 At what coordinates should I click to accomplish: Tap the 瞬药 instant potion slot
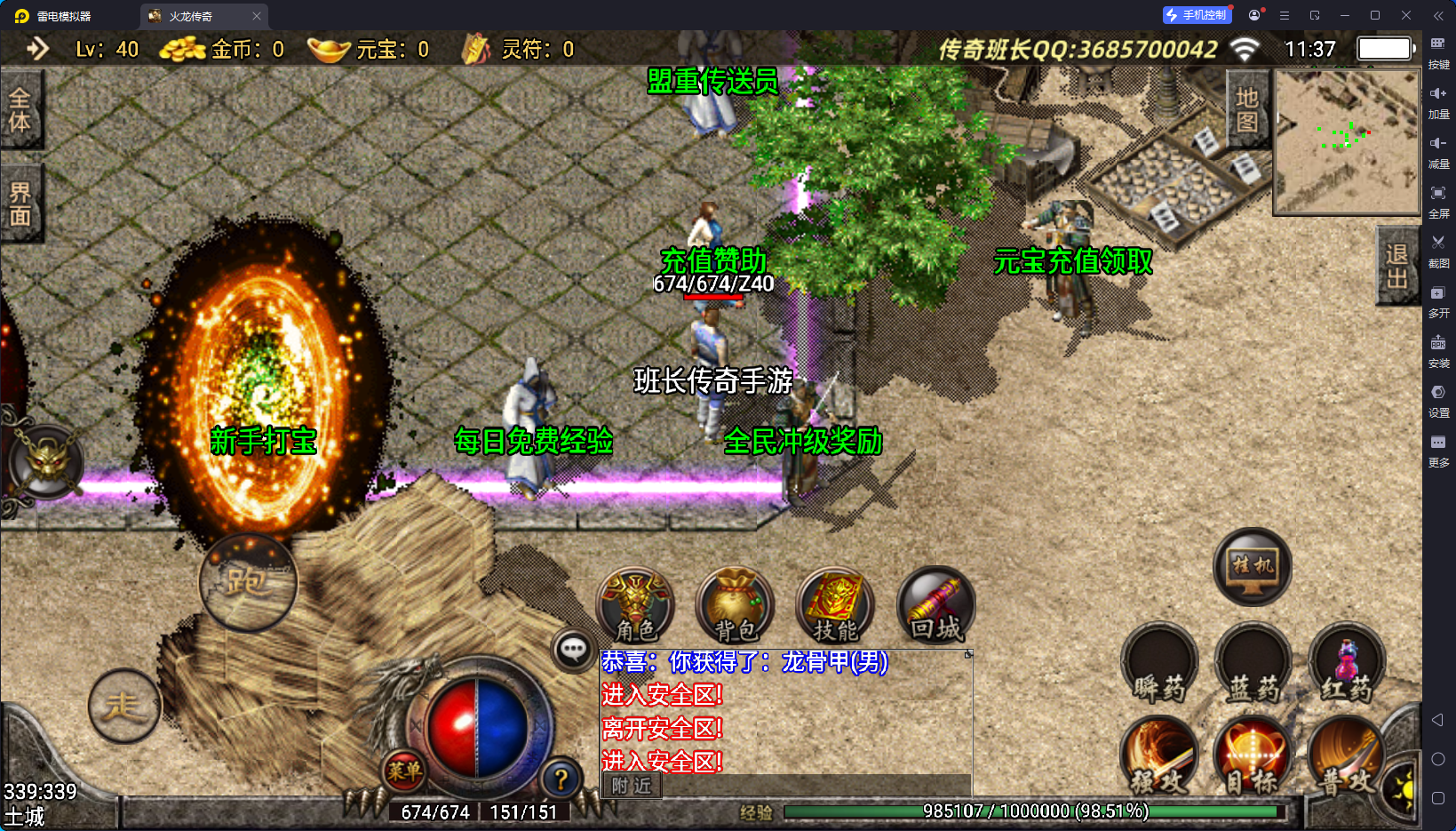coord(1159,665)
